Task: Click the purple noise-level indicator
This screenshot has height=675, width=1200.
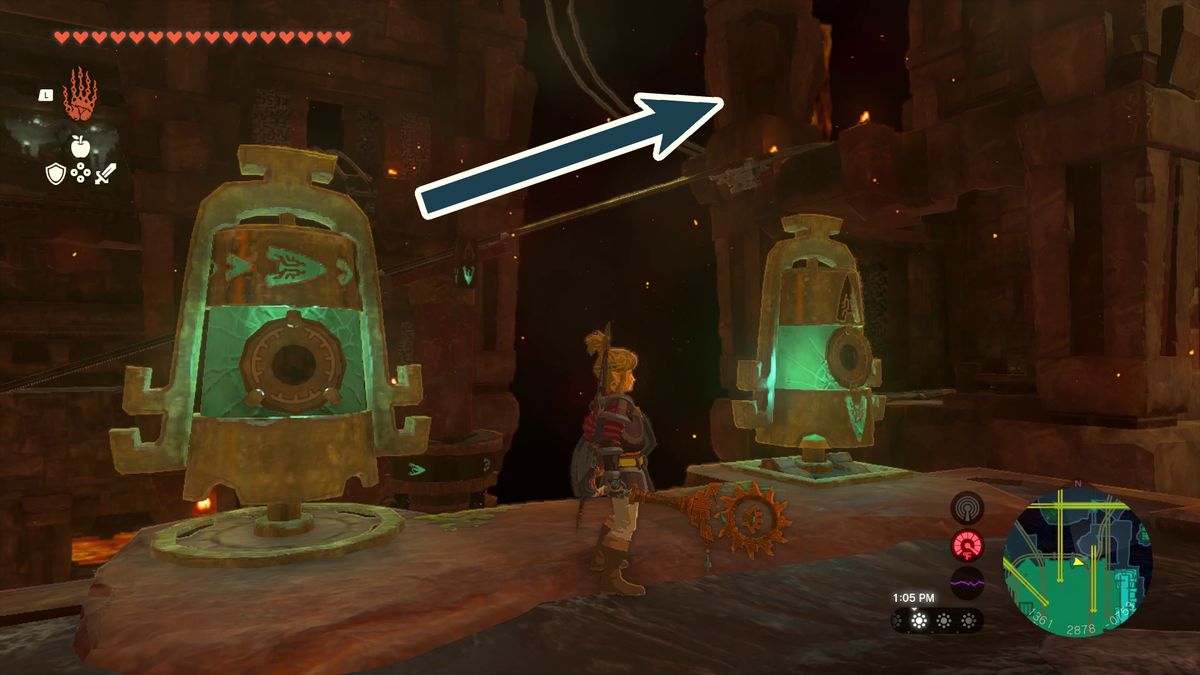Action: 967,582
